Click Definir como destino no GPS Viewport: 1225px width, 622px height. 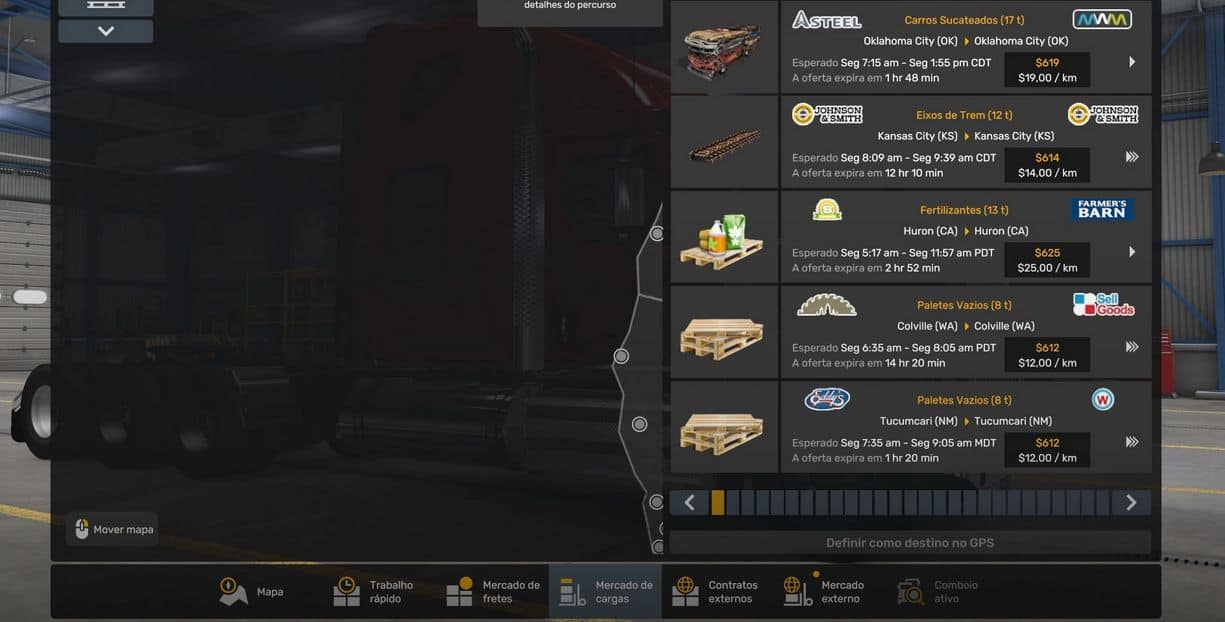click(x=909, y=543)
